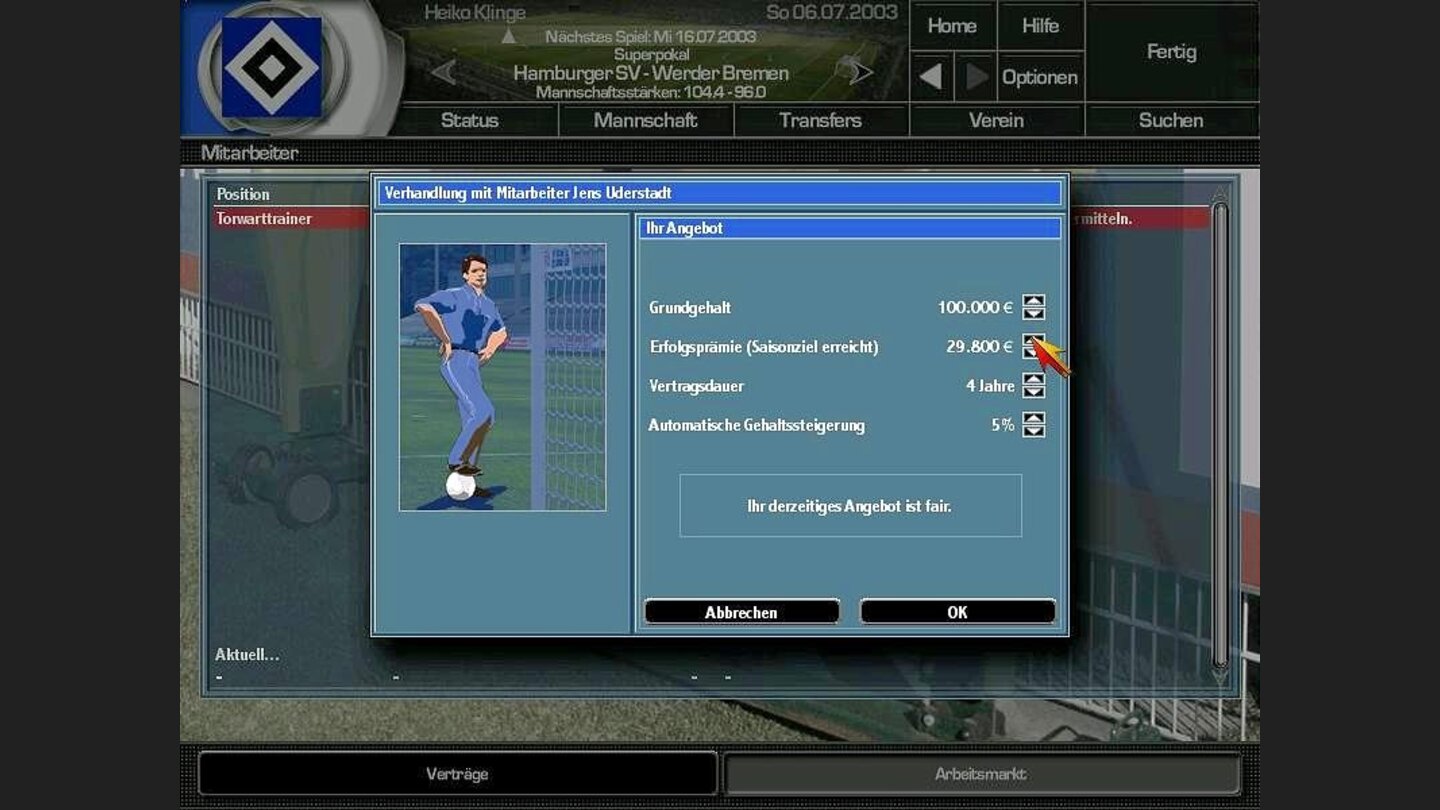Click Jens Uderstadt's portrait picture
This screenshot has height=810, width=1440.
(502, 376)
